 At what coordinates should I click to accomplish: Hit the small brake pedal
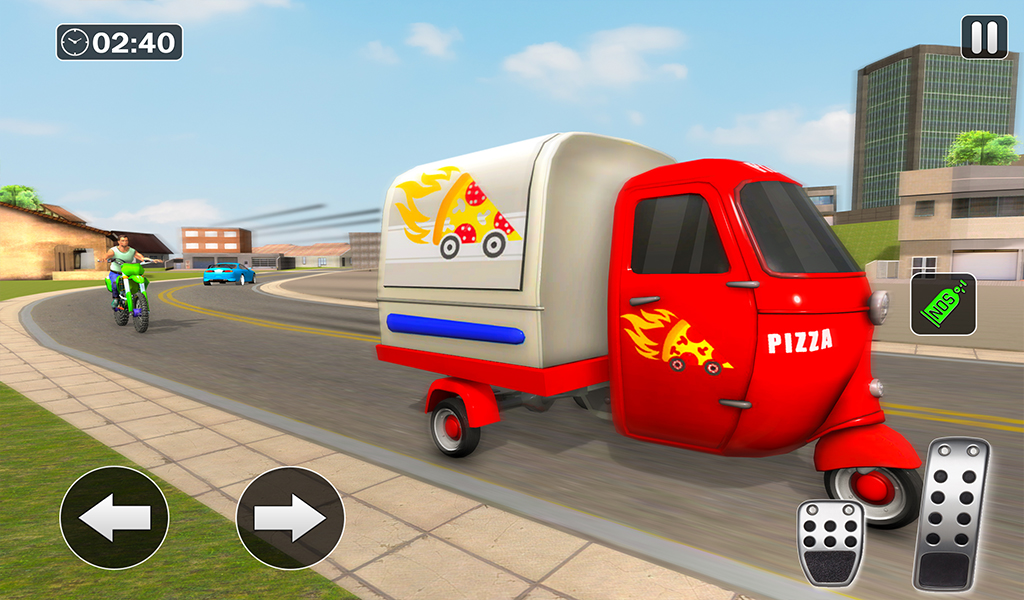pyautogui.click(x=830, y=542)
